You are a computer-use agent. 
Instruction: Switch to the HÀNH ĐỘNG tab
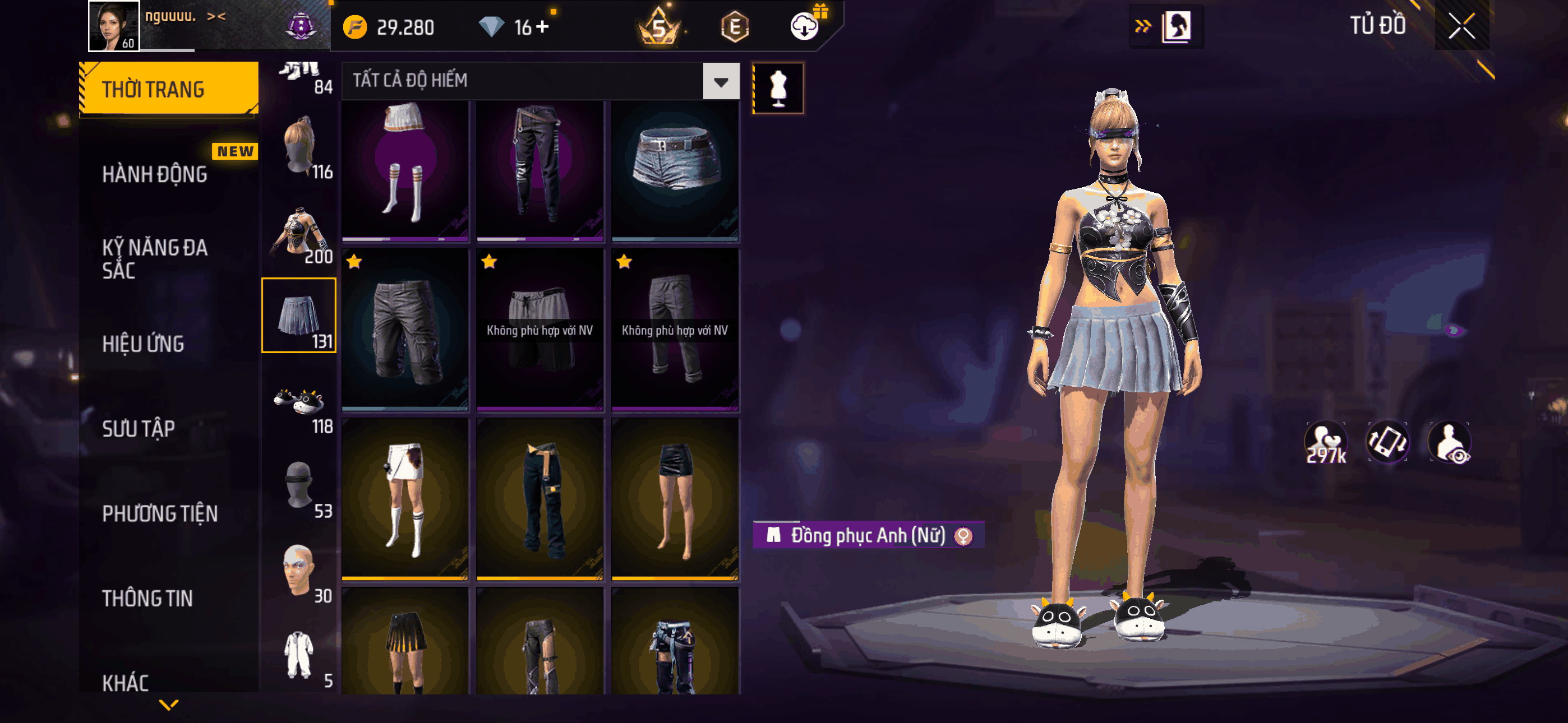tap(155, 175)
